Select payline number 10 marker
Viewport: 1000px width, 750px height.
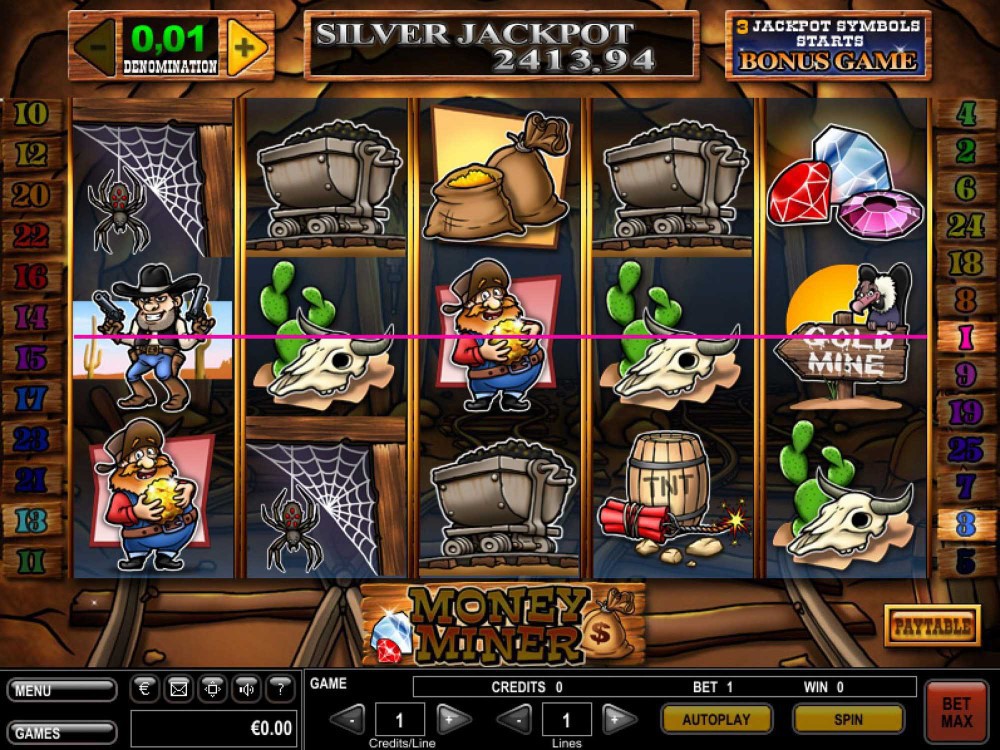coord(31,115)
